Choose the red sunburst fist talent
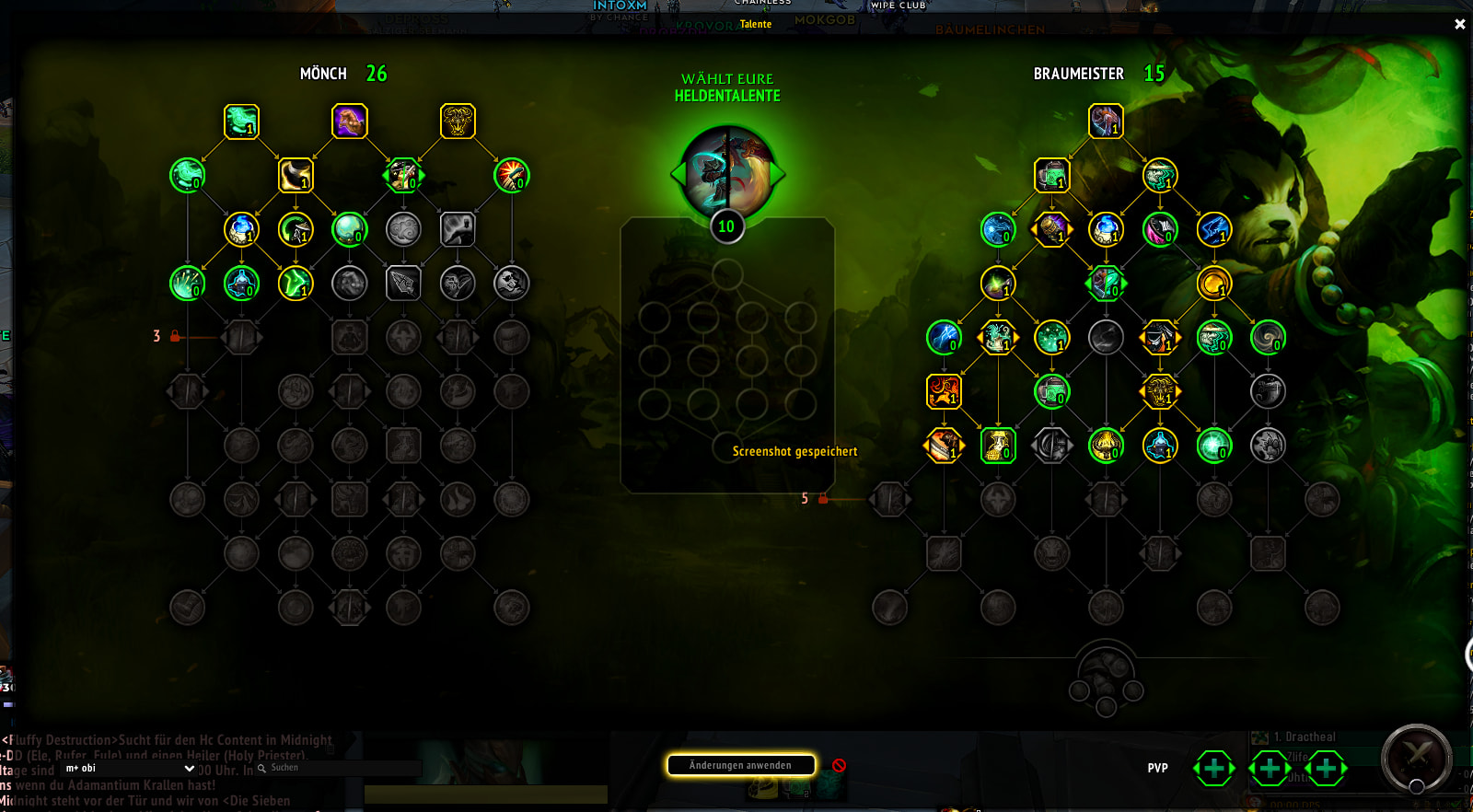This screenshot has width=1473, height=812. (511, 175)
